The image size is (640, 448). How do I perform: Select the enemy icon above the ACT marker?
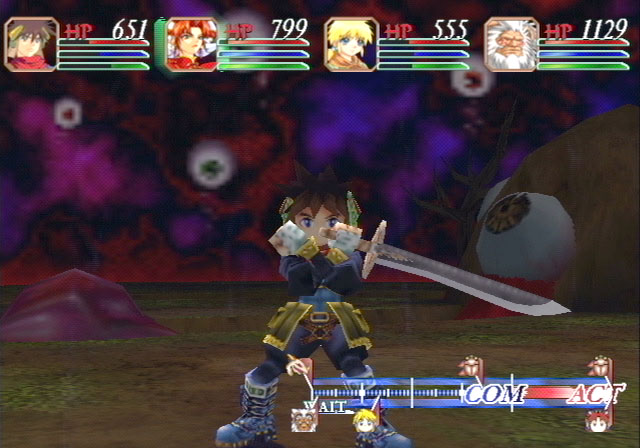click(x=599, y=367)
